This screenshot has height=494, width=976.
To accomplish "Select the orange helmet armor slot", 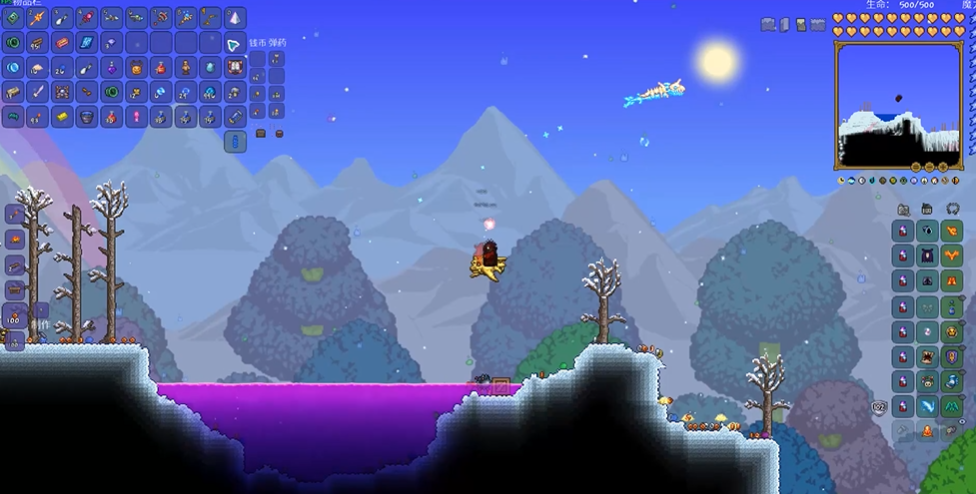I will pos(950,231).
